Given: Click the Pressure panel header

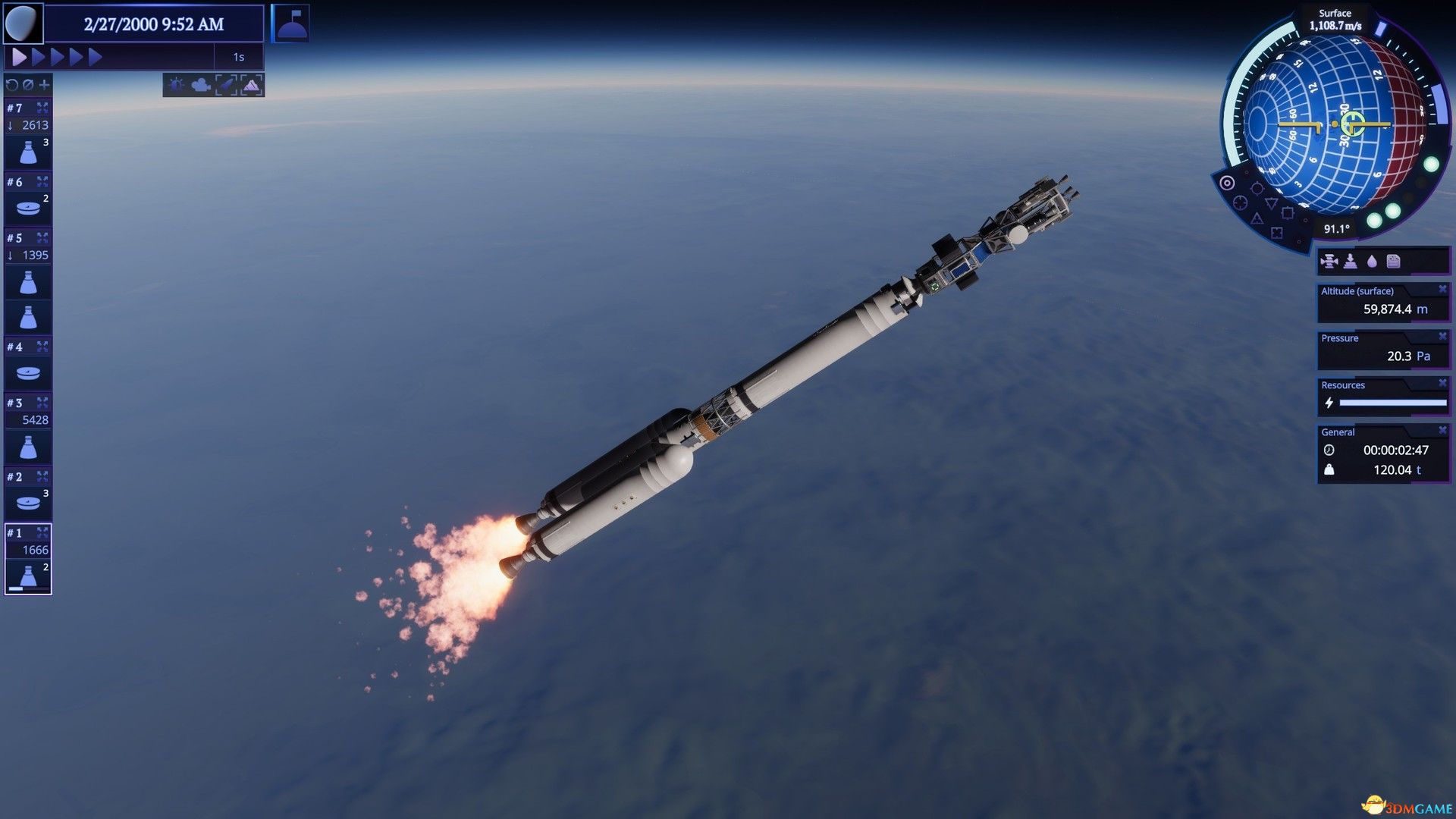Looking at the screenshot, I should pos(1341,338).
